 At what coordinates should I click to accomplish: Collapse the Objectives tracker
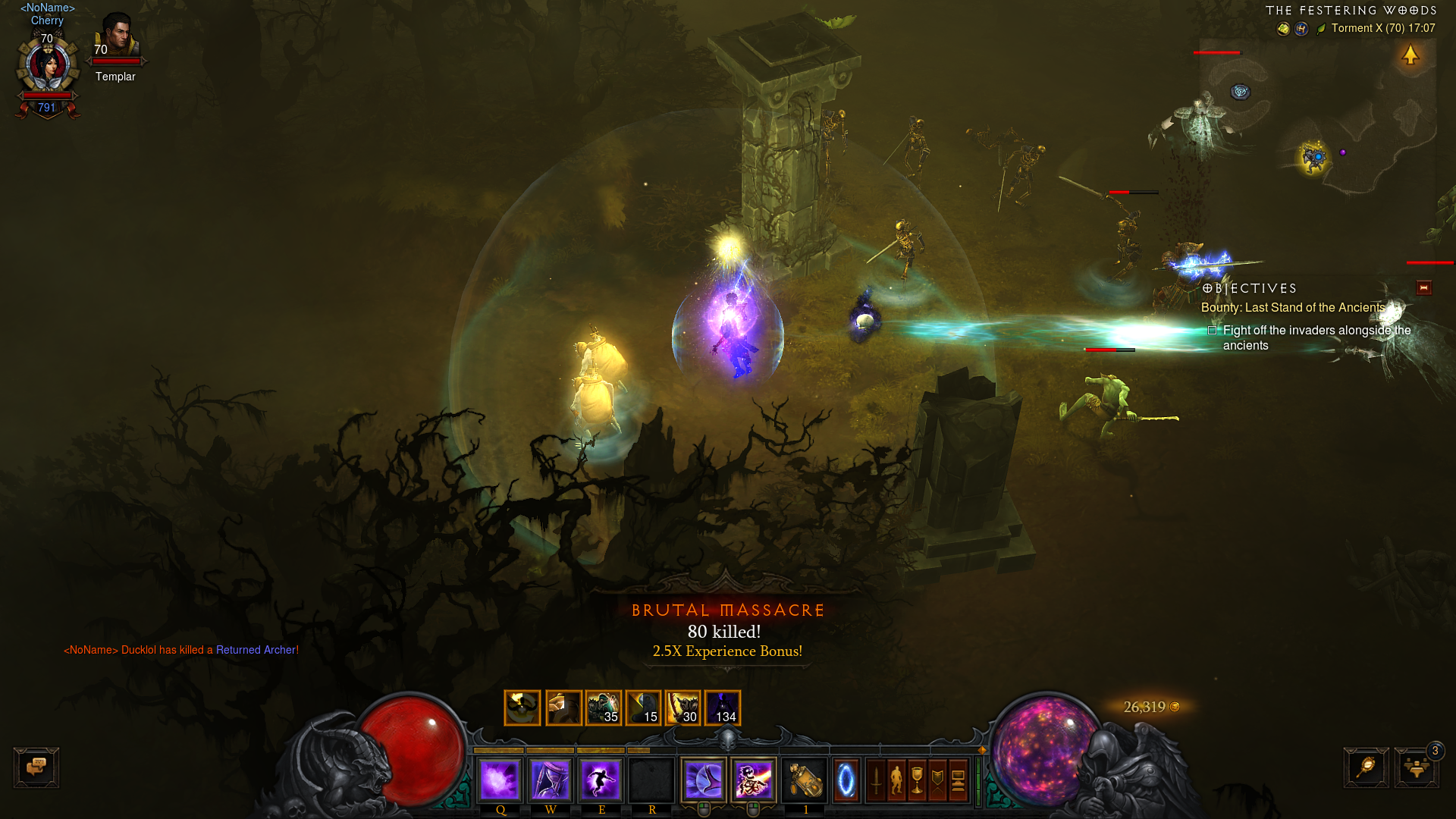click(1423, 288)
